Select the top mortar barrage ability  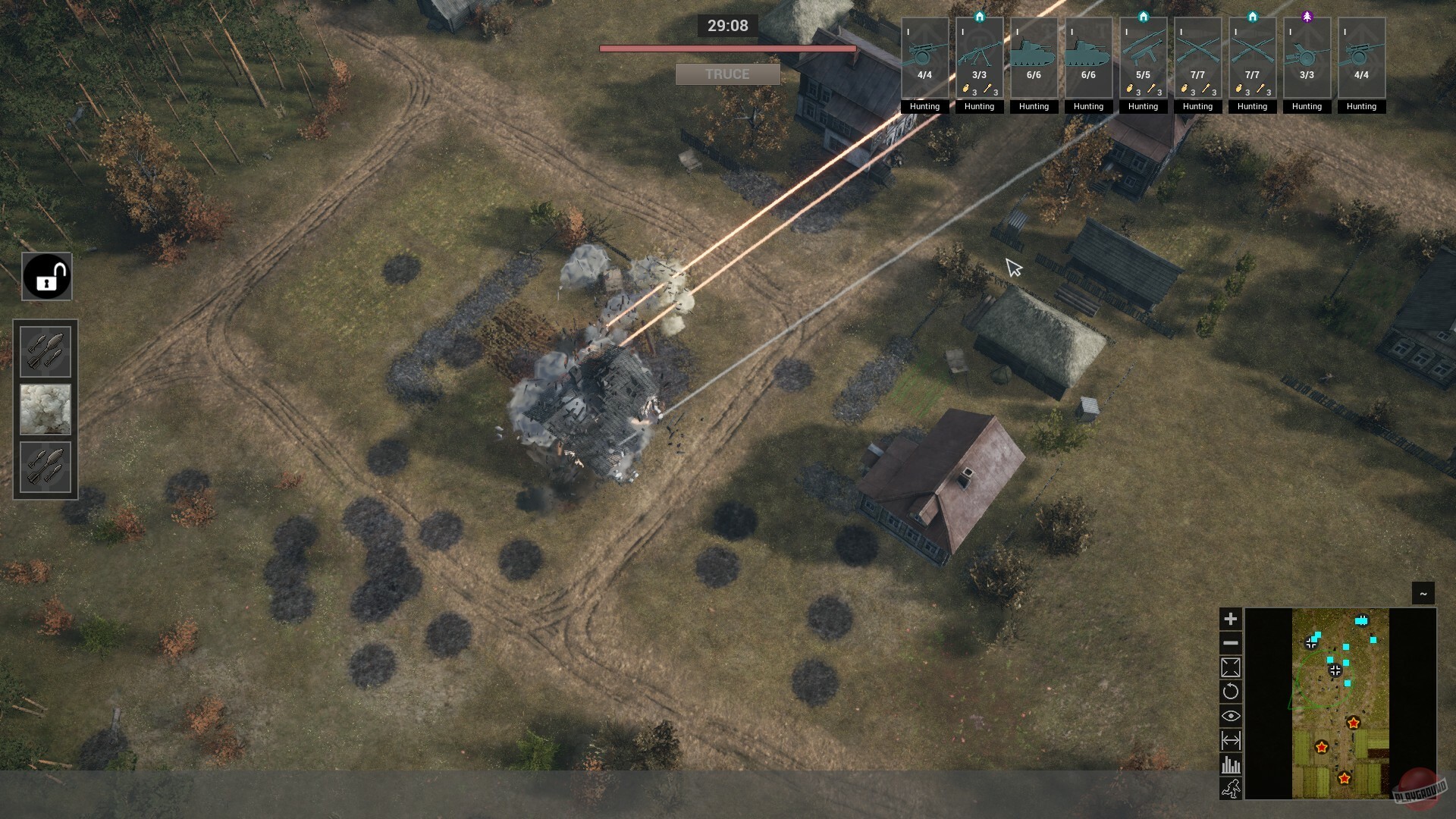pos(45,350)
